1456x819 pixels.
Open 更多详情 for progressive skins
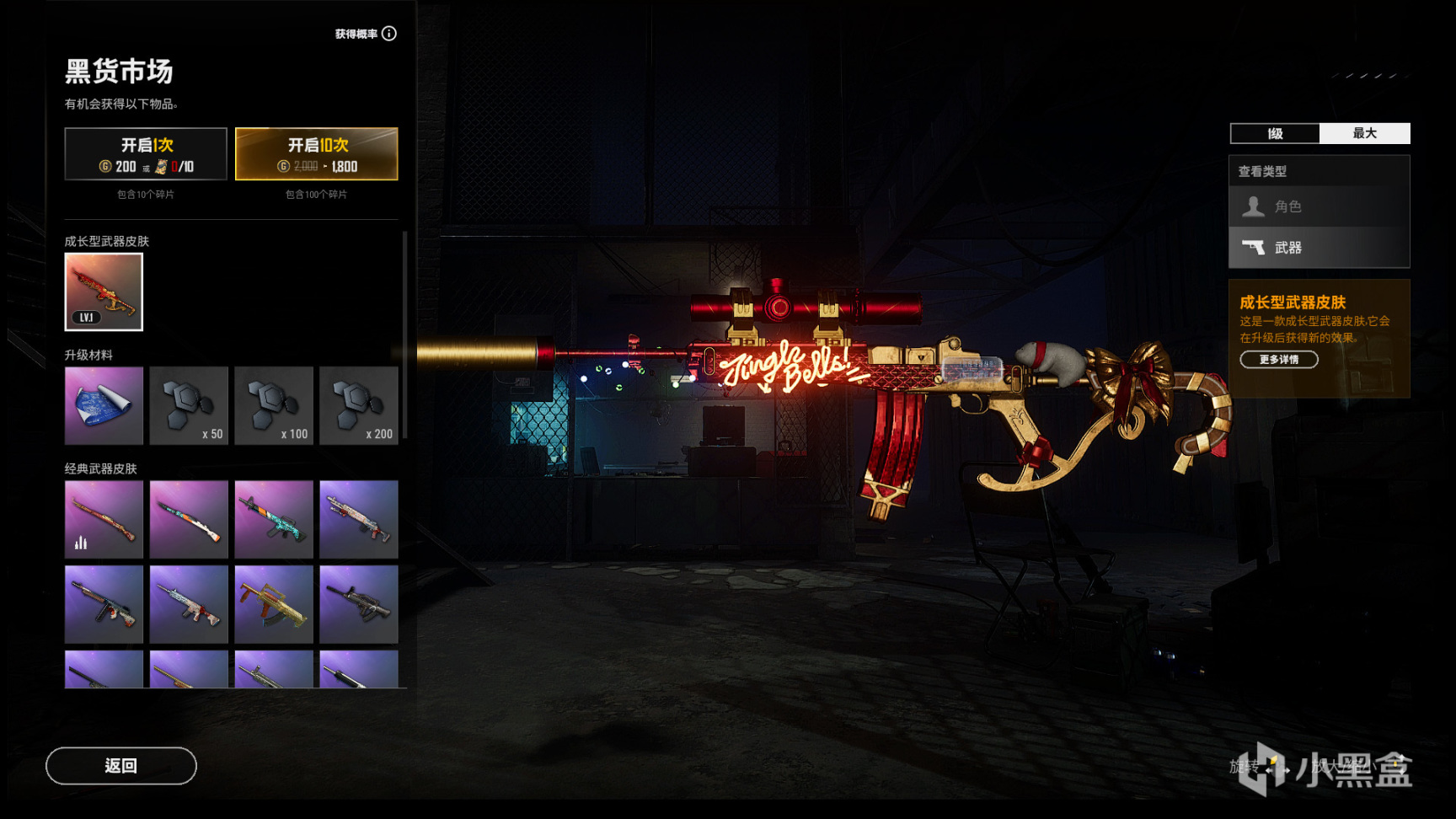tap(1278, 360)
